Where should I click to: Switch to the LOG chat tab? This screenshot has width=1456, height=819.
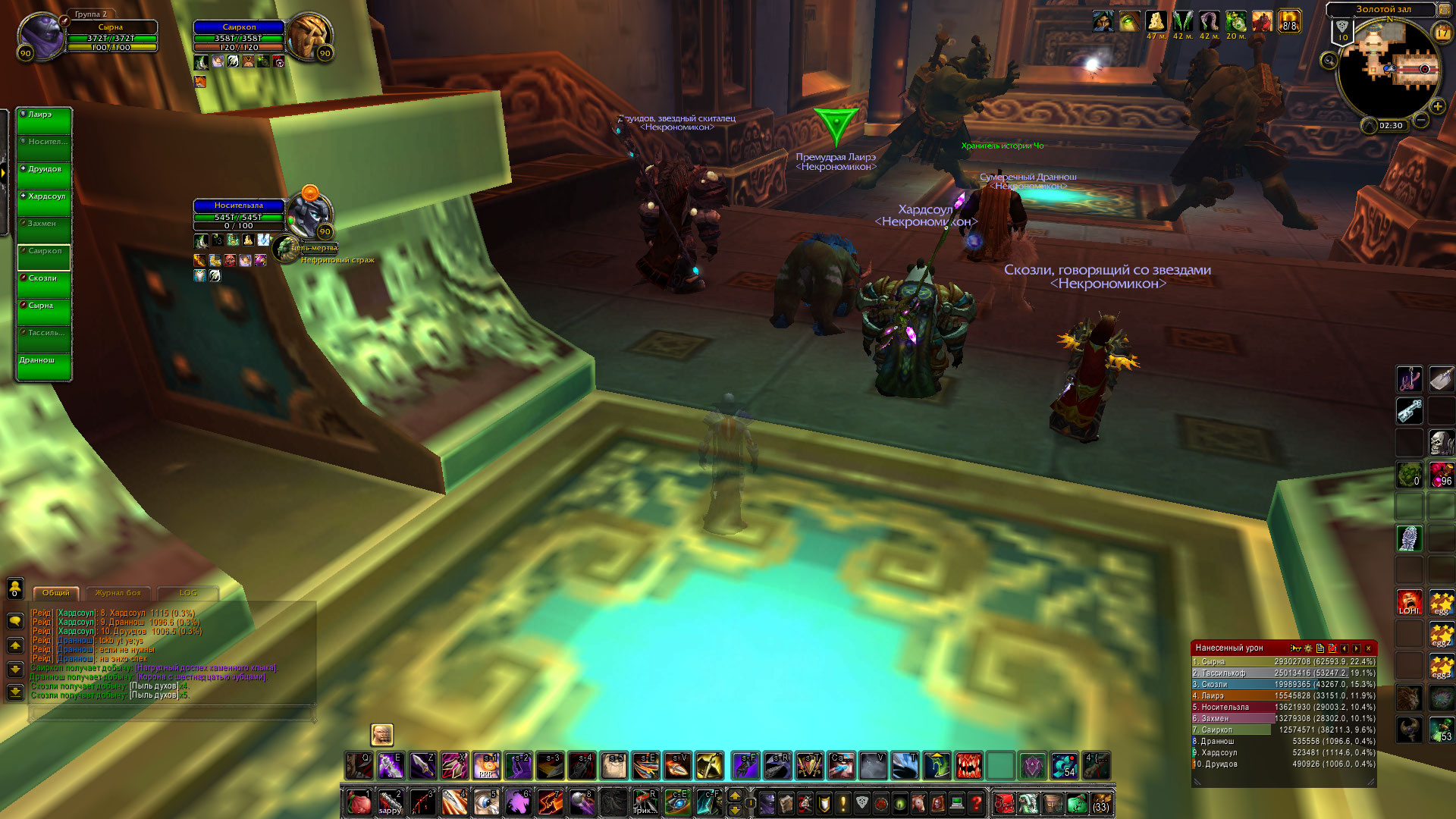[188, 593]
